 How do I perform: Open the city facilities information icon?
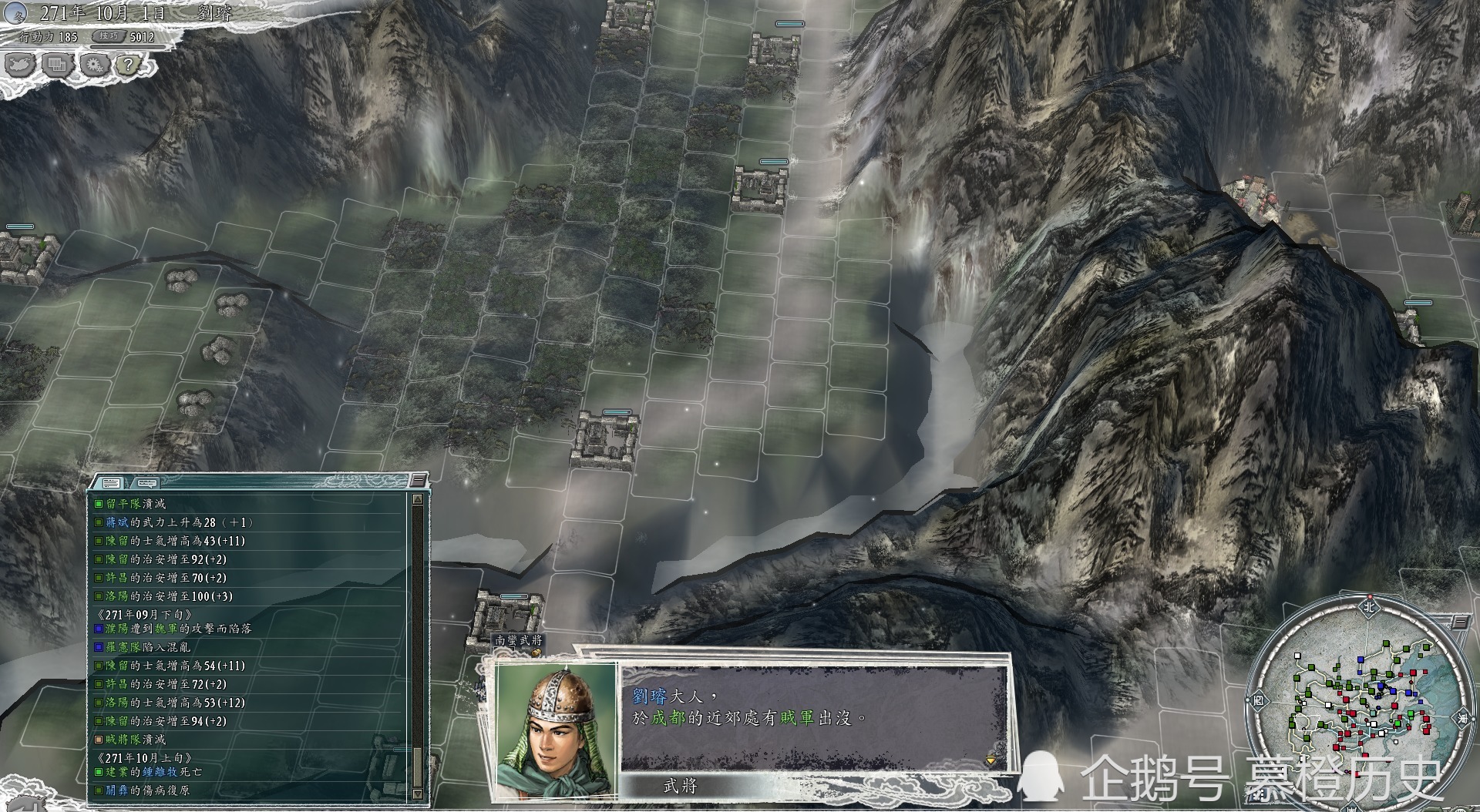pos(57,65)
